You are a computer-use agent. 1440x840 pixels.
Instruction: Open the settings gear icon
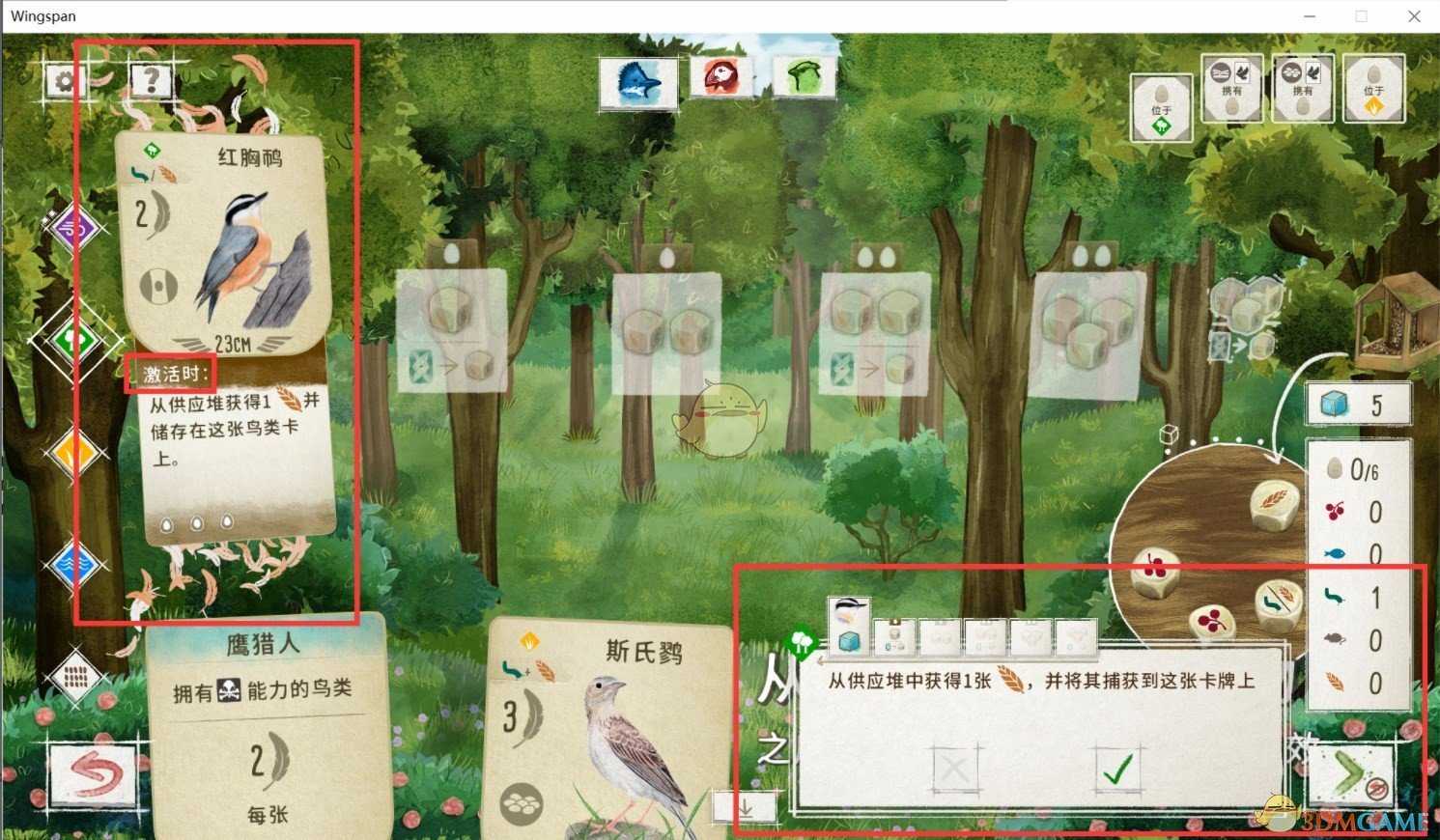64,81
